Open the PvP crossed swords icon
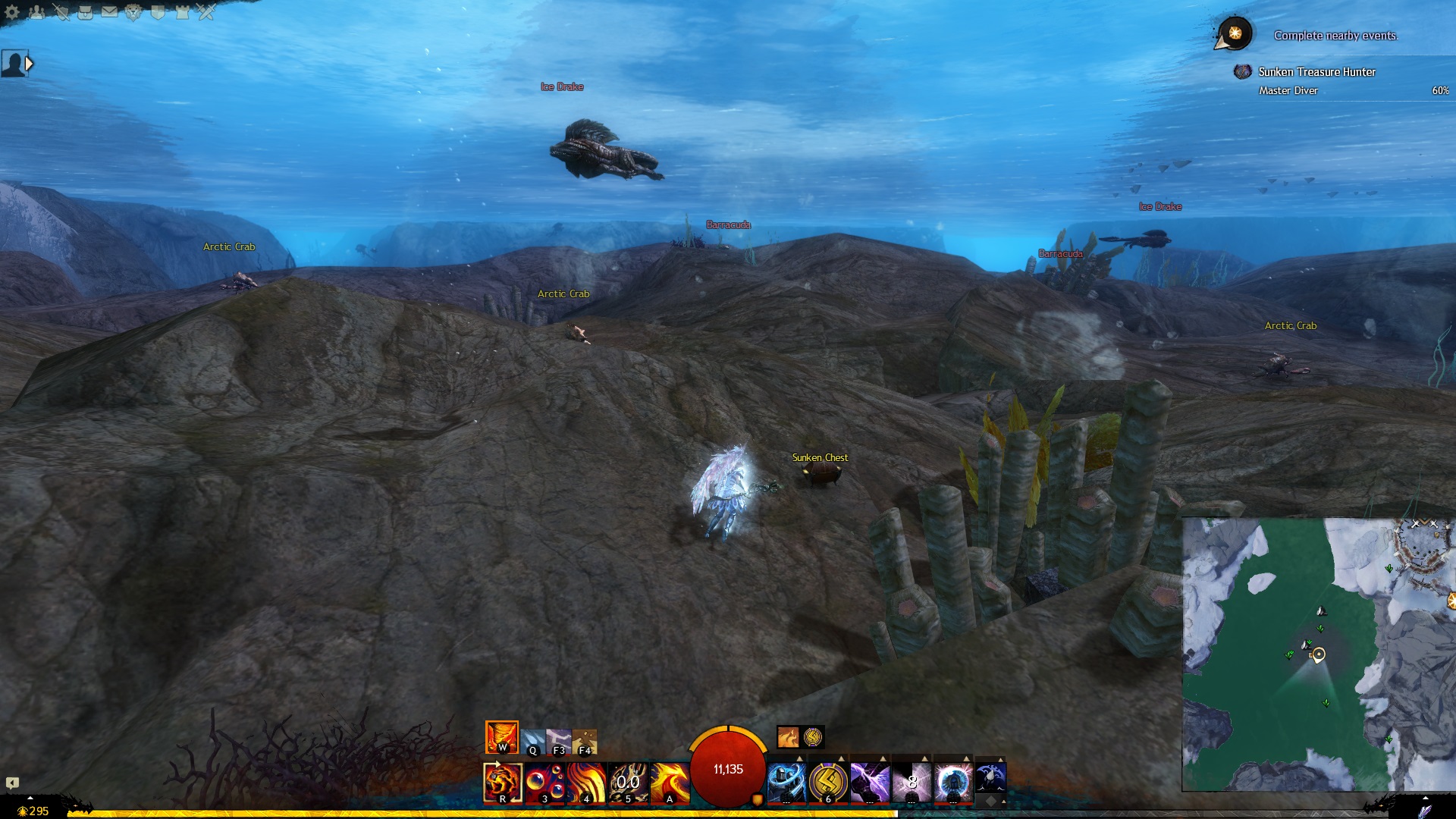Image resolution: width=1456 pixels, height=819 pixels. pos(206,12)
